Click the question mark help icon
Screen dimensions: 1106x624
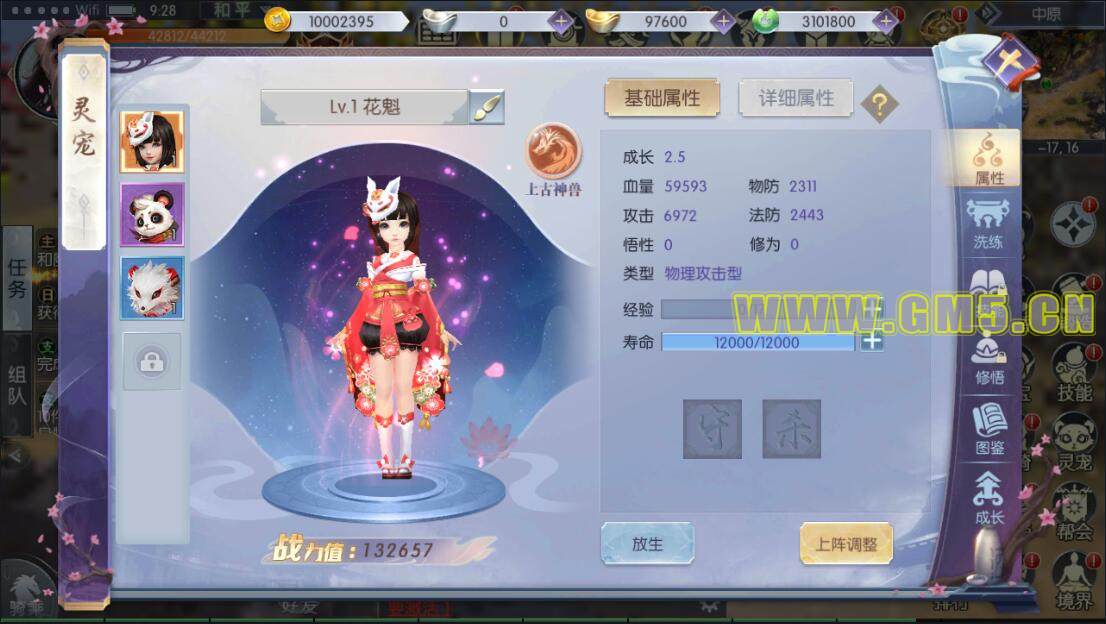point(879,103)
